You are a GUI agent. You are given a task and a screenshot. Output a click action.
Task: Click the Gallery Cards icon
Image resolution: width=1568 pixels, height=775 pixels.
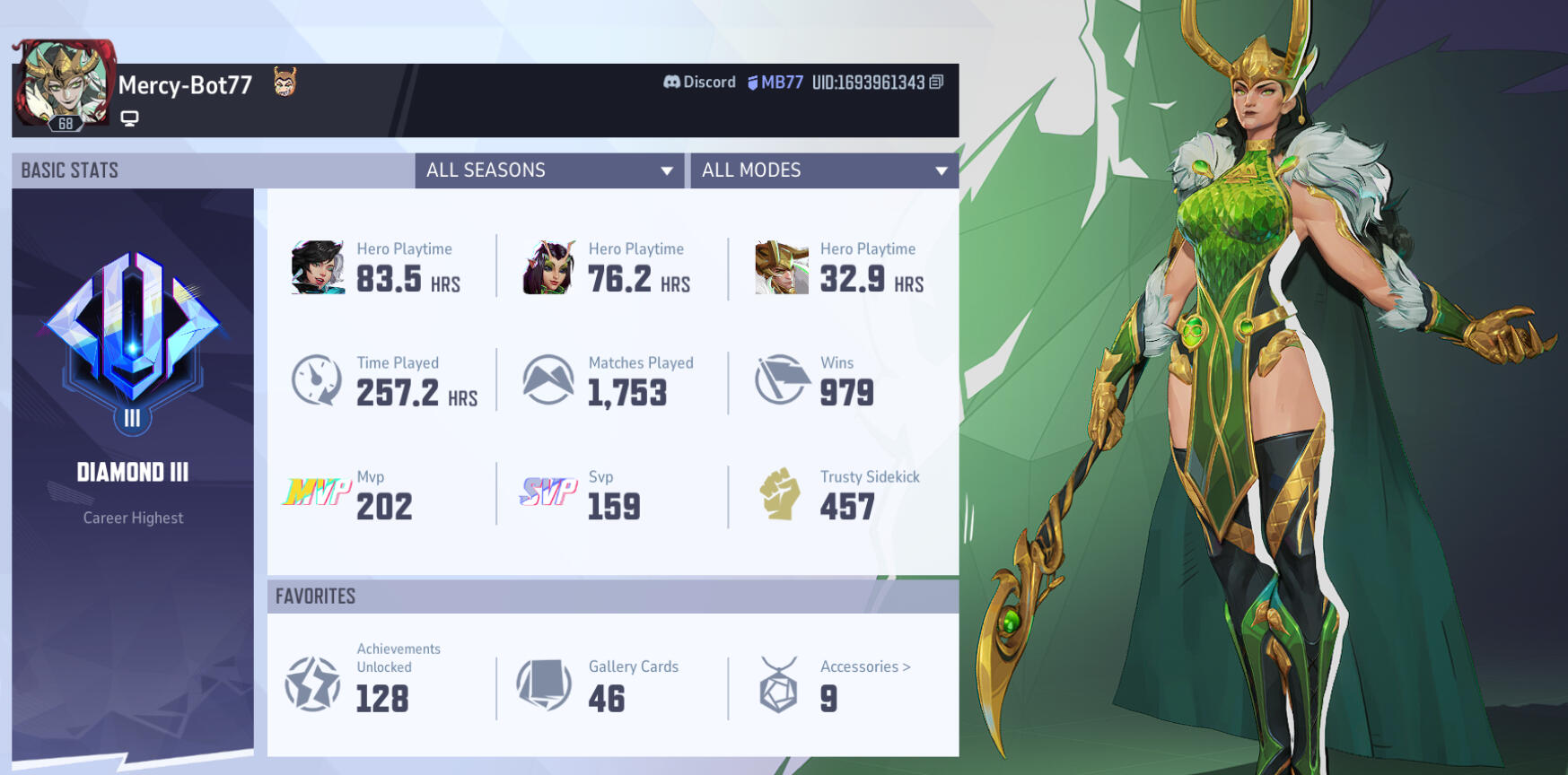tap(544, 684)
